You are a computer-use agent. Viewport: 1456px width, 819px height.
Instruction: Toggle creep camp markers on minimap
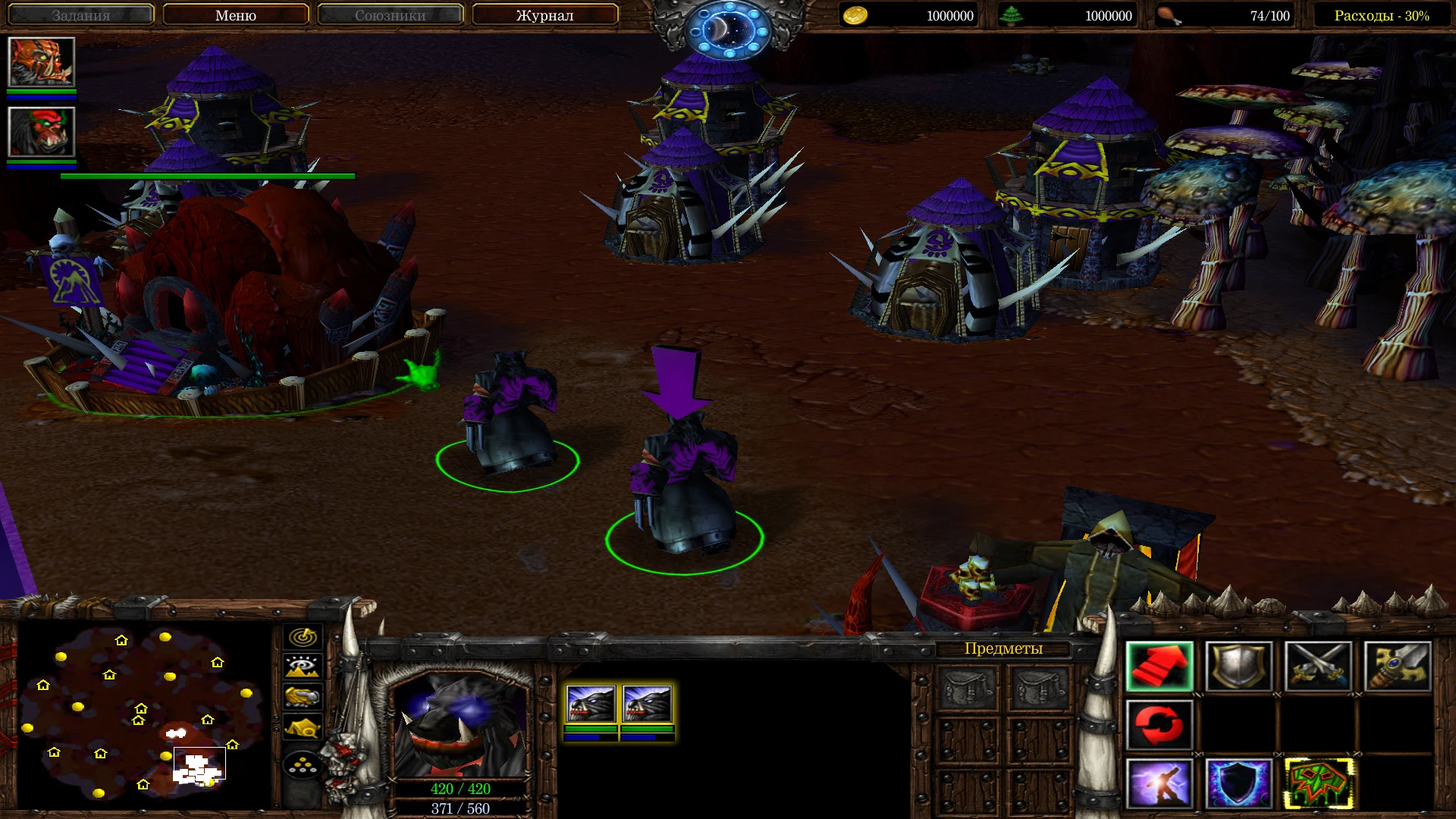pos(302,725)
